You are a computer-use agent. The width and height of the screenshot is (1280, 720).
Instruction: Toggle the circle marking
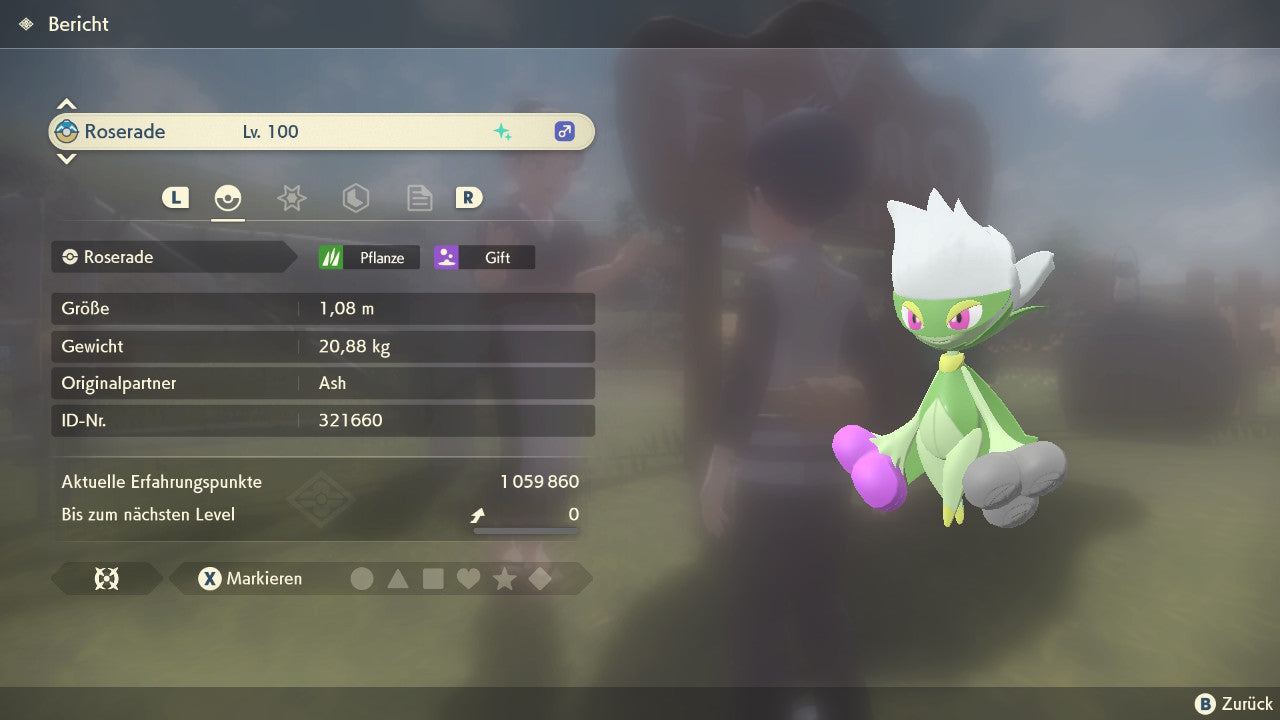362,578
